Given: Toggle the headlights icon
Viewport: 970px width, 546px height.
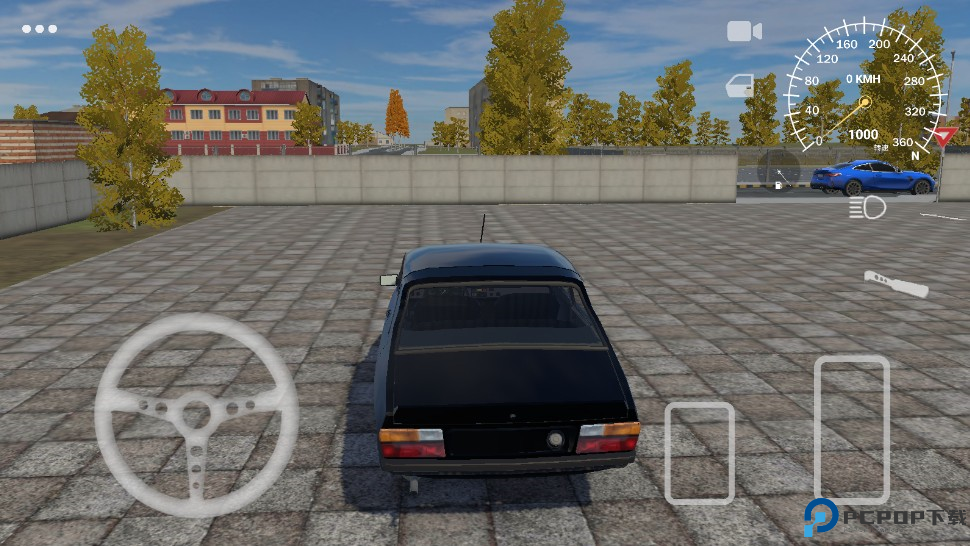Looking at the screenshot, I should [x=867, y=208].
